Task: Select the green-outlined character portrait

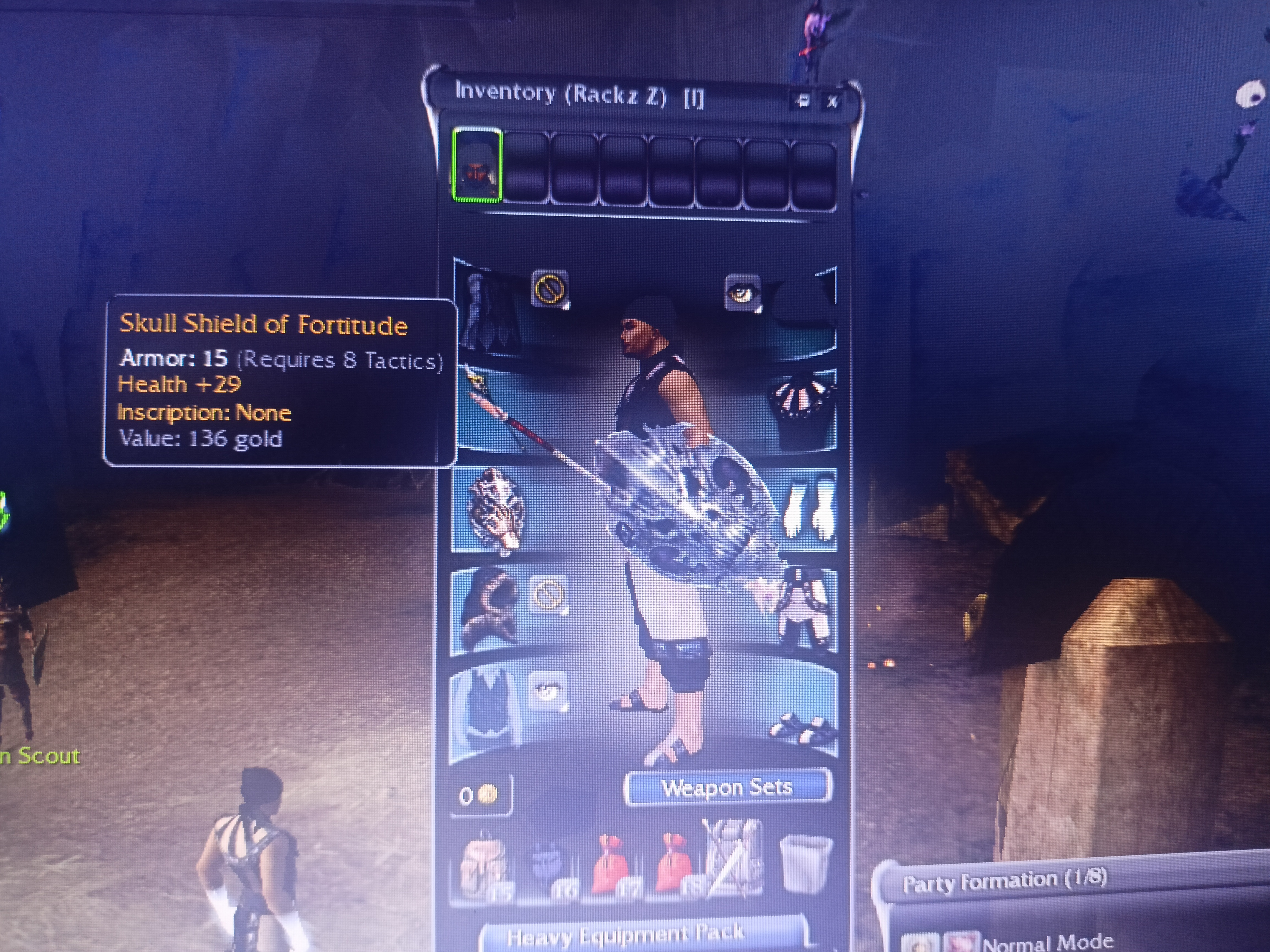Action: pos(477,166)
